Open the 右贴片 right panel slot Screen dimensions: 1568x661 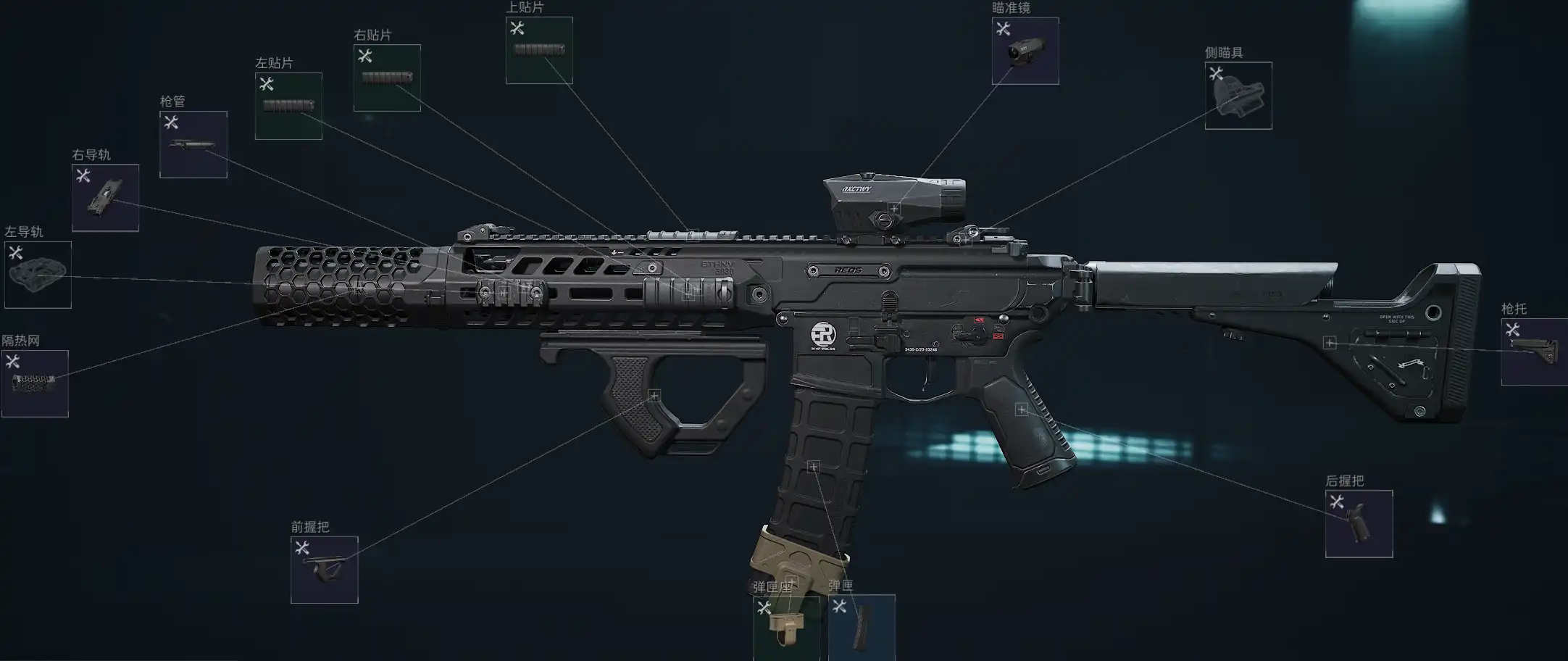click(387, 78)
